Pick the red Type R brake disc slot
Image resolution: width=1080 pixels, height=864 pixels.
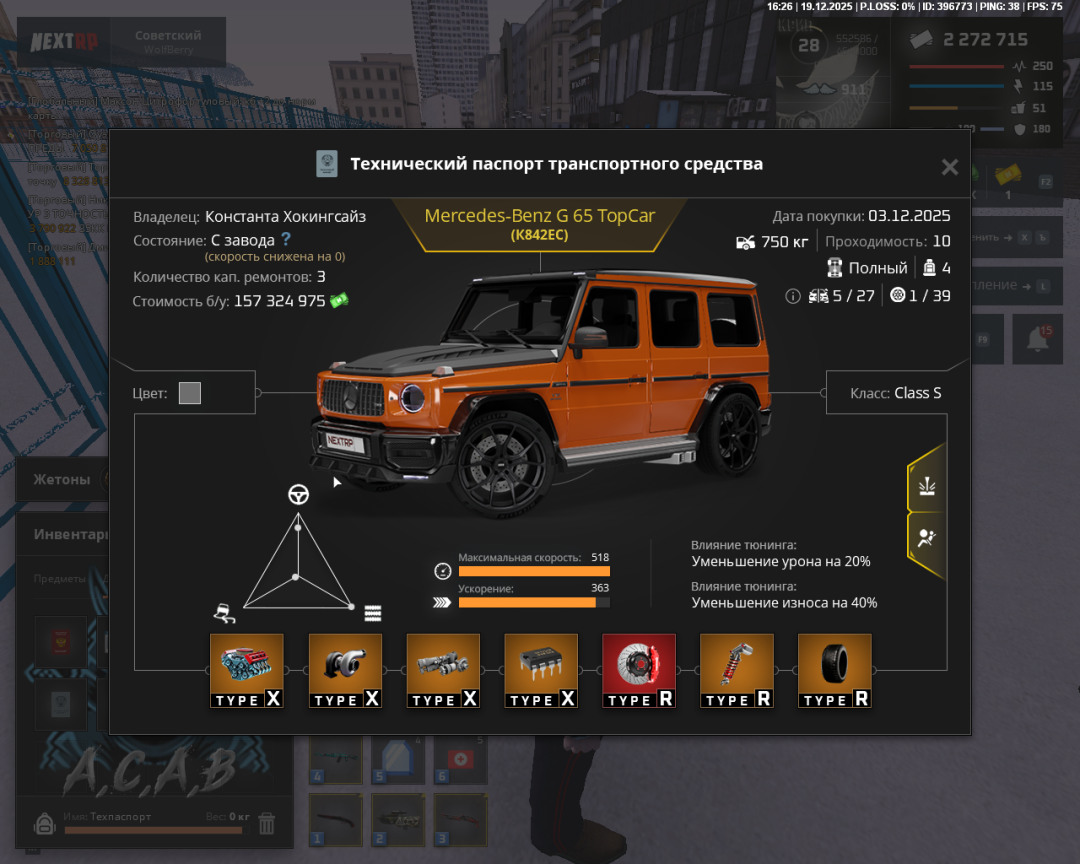(x=638, y=671)
